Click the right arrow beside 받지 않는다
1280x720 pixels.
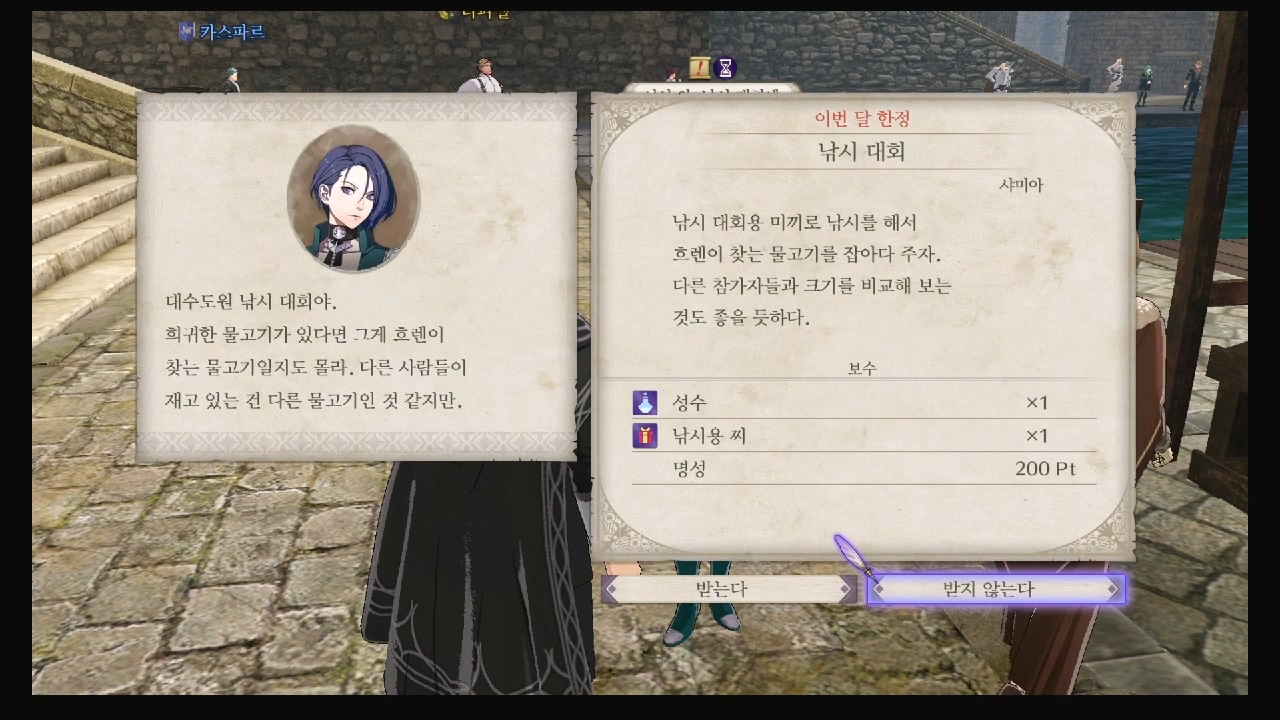click(1111, 588)
